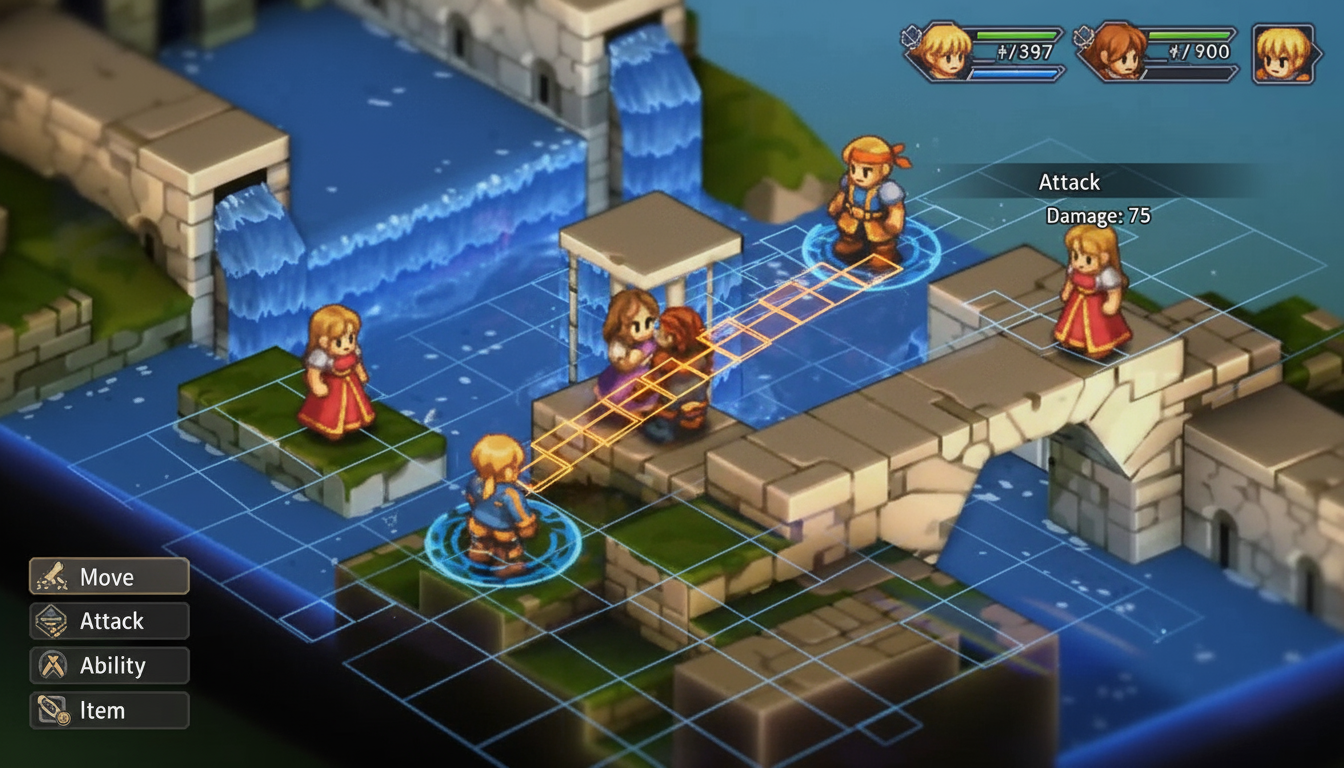The height and width of the screenshot is (768, 1344).
Task: Select the rightmost square character portrait
Action: (1285, 55)
